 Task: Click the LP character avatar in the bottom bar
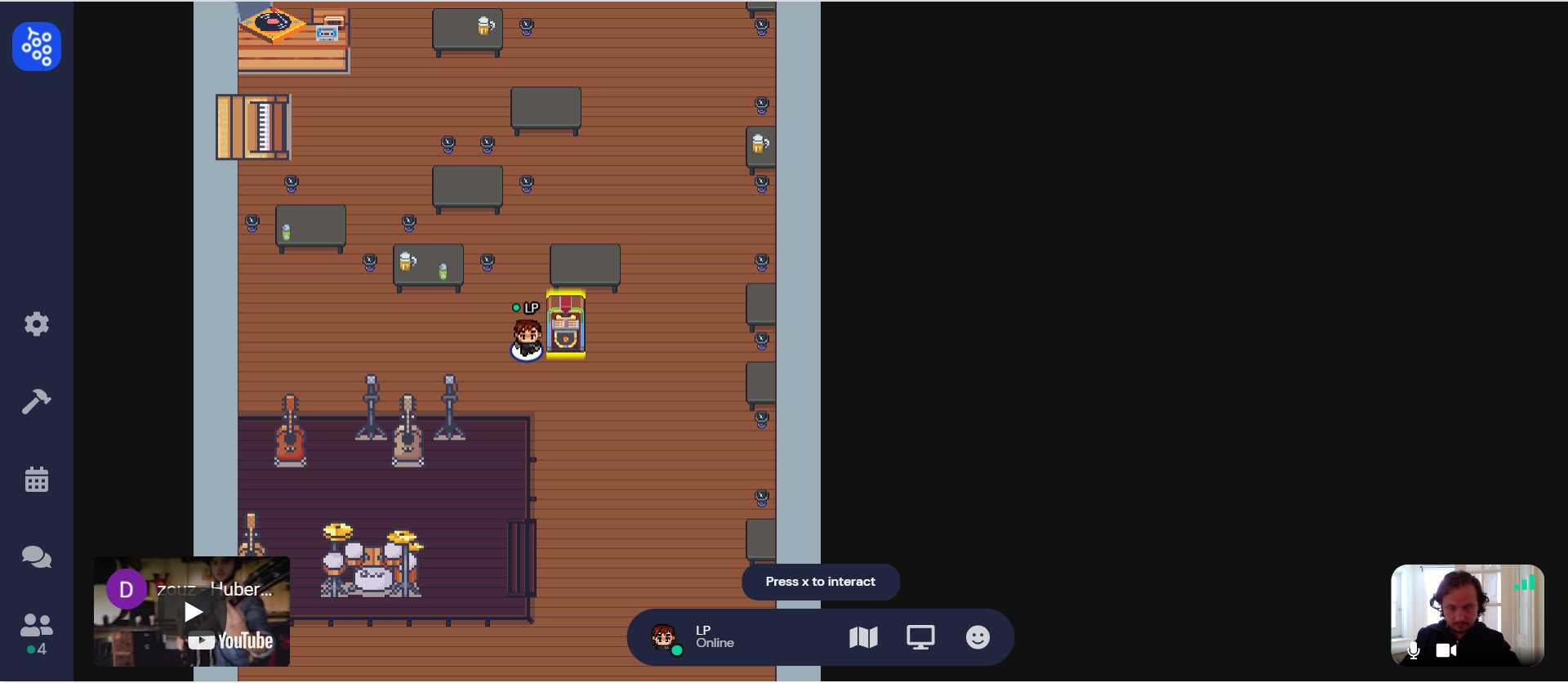[664, 636]
